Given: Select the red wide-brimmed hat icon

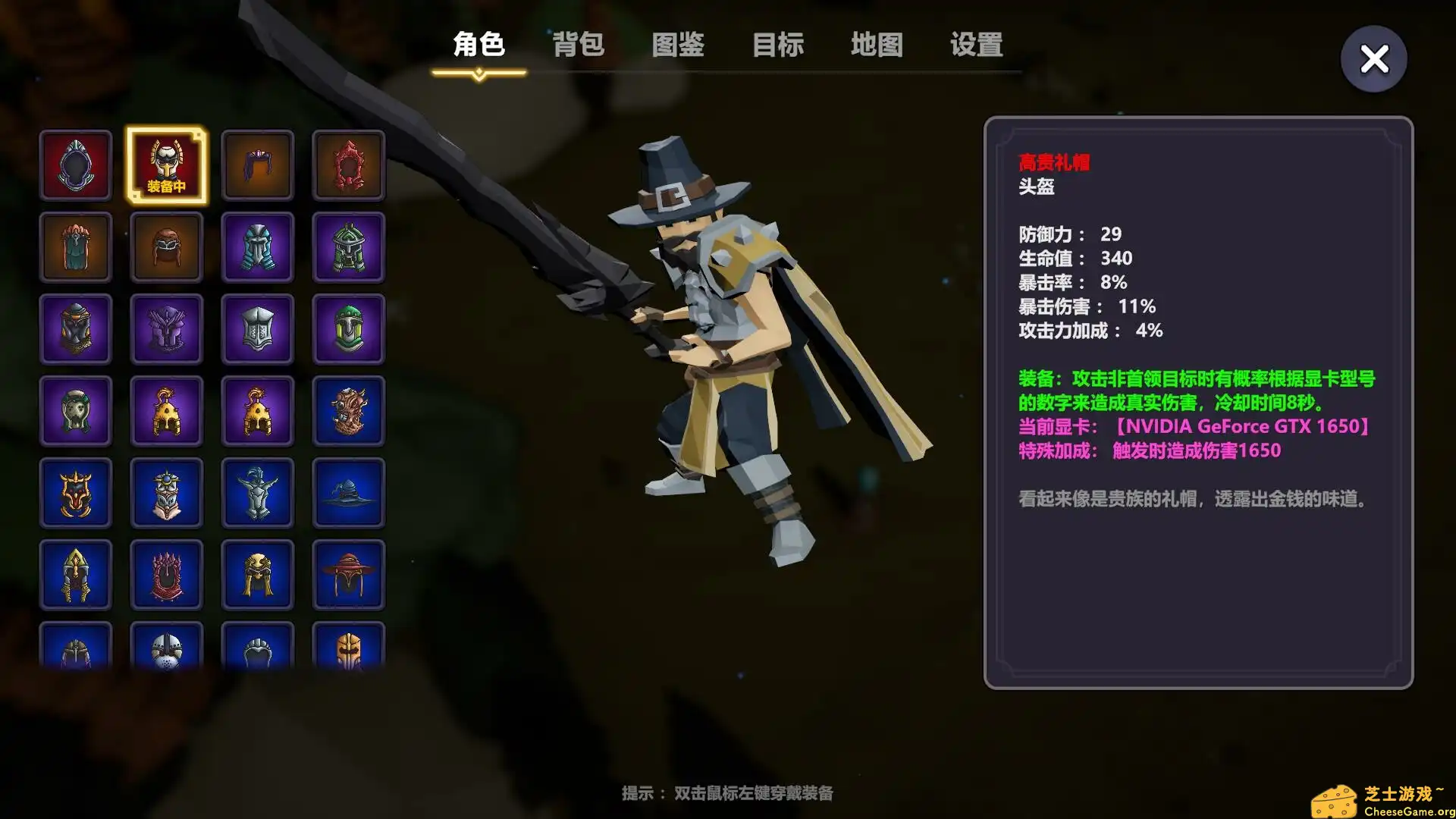Looking at the screenshot, I should coord(348,574).
